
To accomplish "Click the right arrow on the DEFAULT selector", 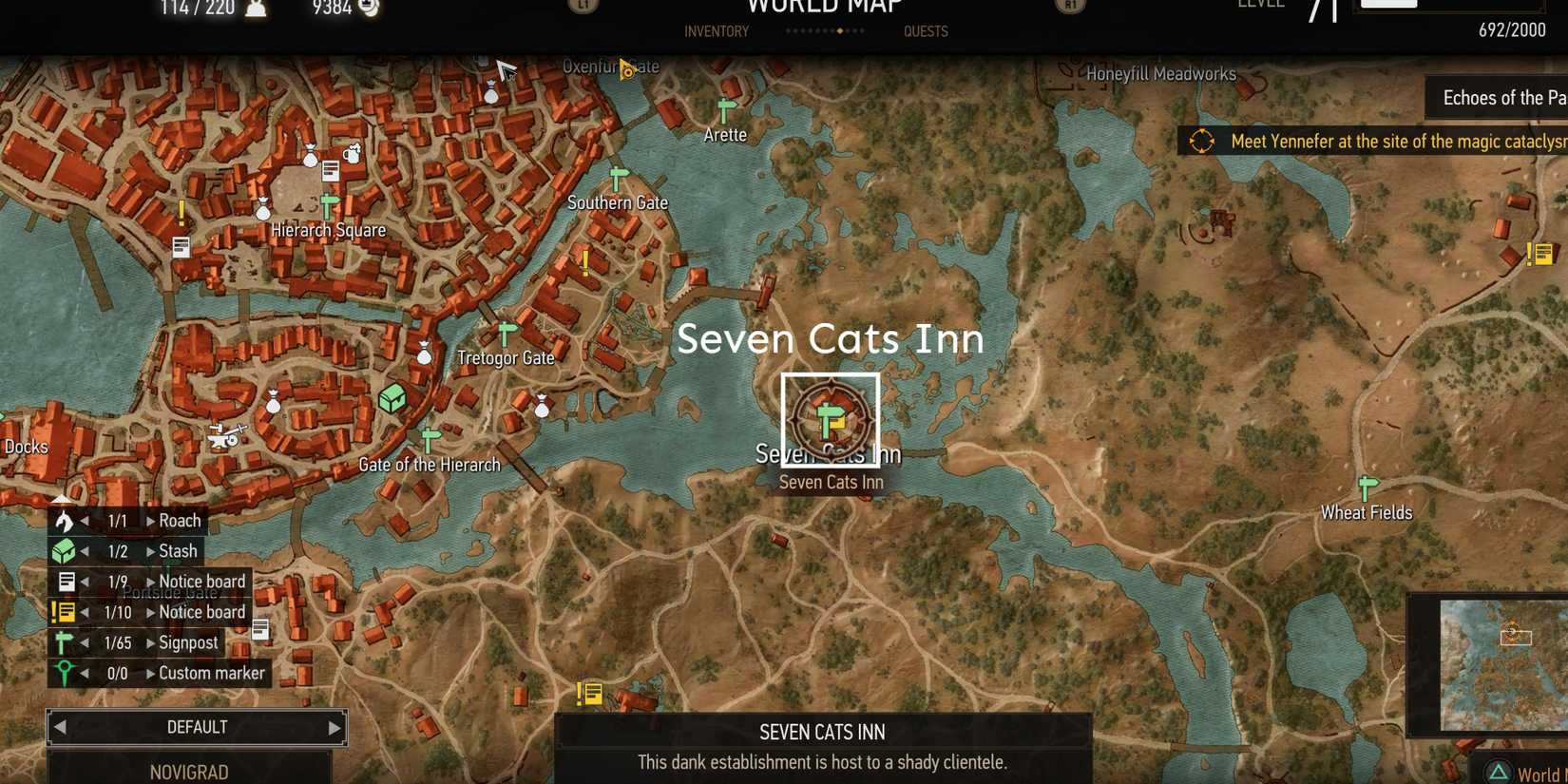I will tap(333, 726).
